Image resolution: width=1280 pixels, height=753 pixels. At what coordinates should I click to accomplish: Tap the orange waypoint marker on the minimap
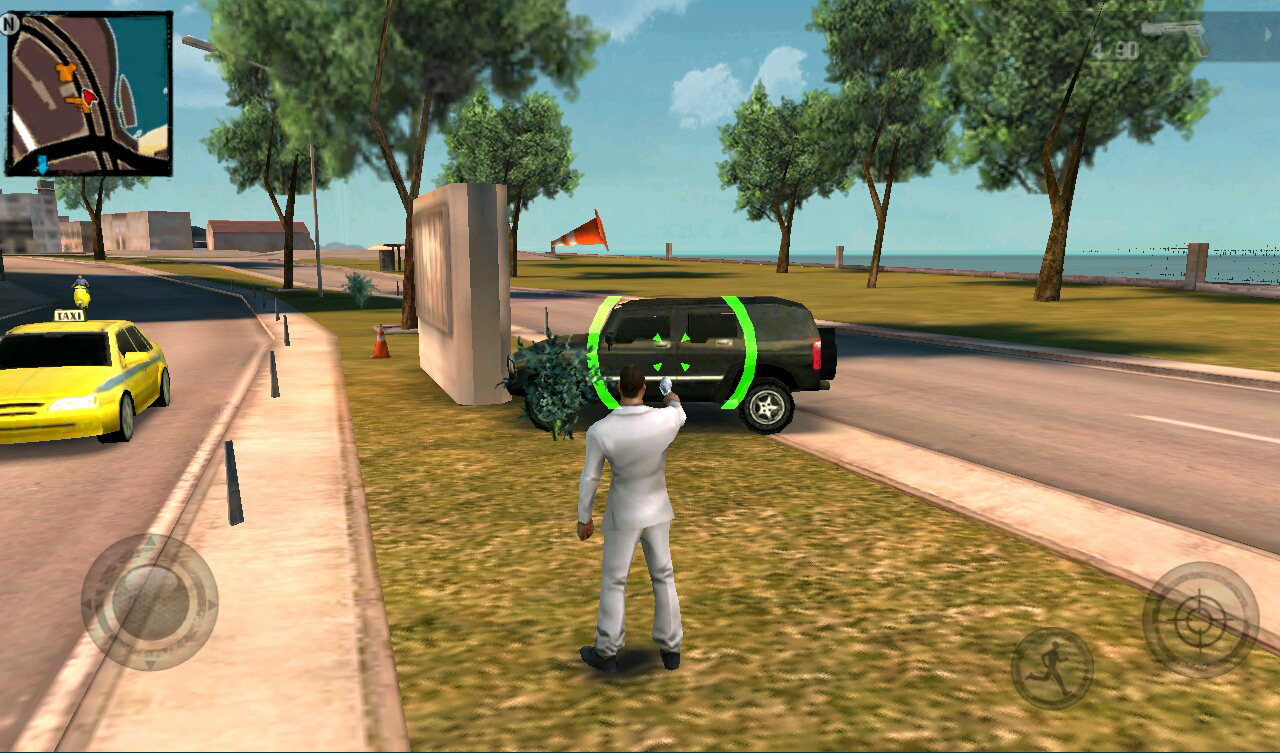(65, 71)
